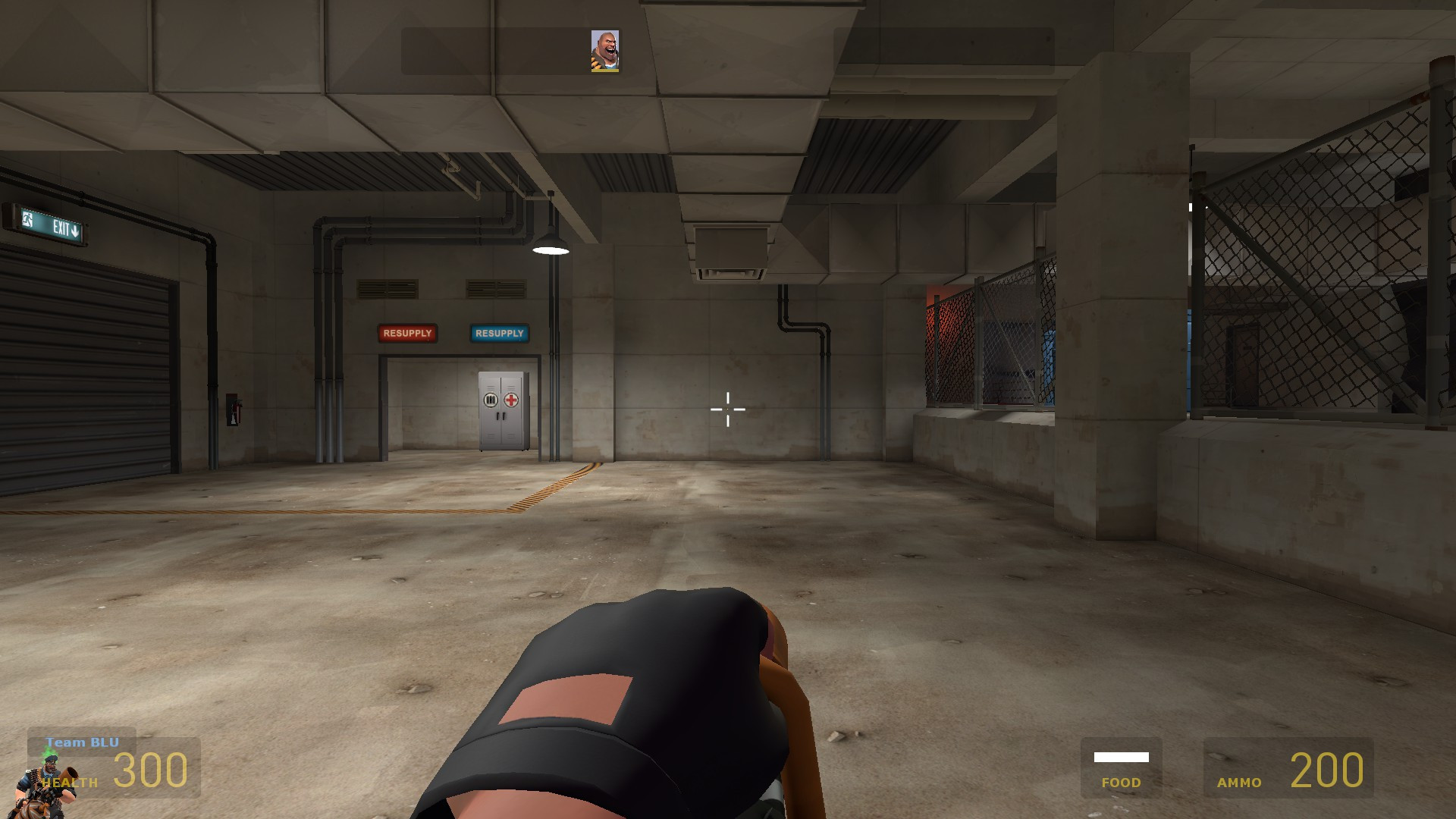Click the crosshair at screen center
Screen dimensions: 1456x819
(x=727, y=409)
